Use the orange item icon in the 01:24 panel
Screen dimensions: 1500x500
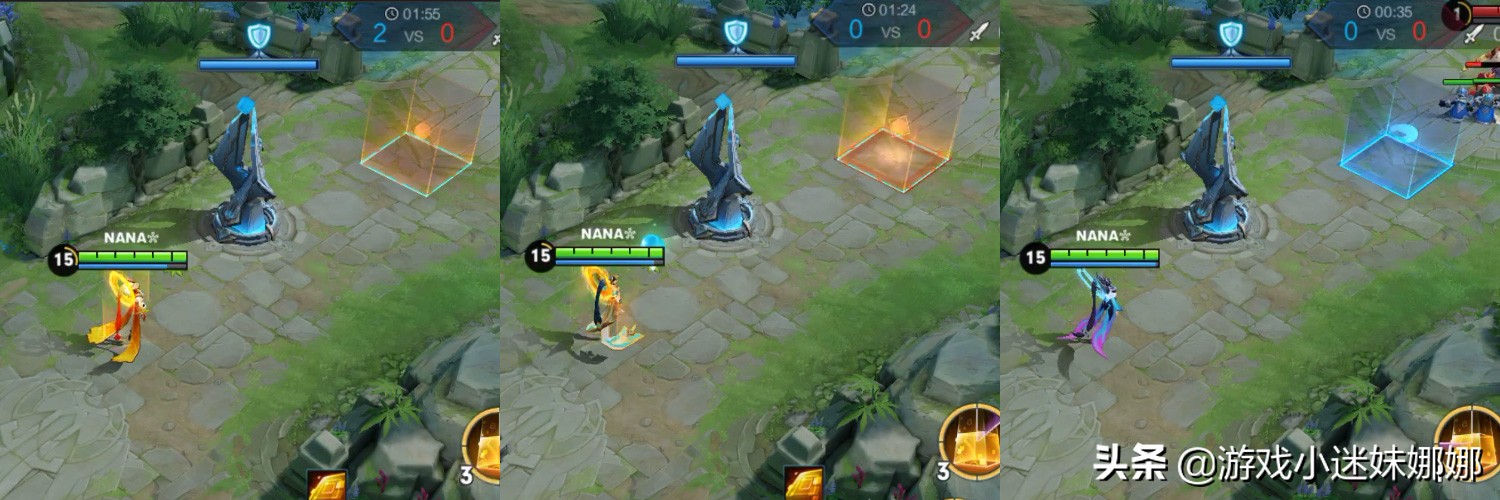pos(803,485)
